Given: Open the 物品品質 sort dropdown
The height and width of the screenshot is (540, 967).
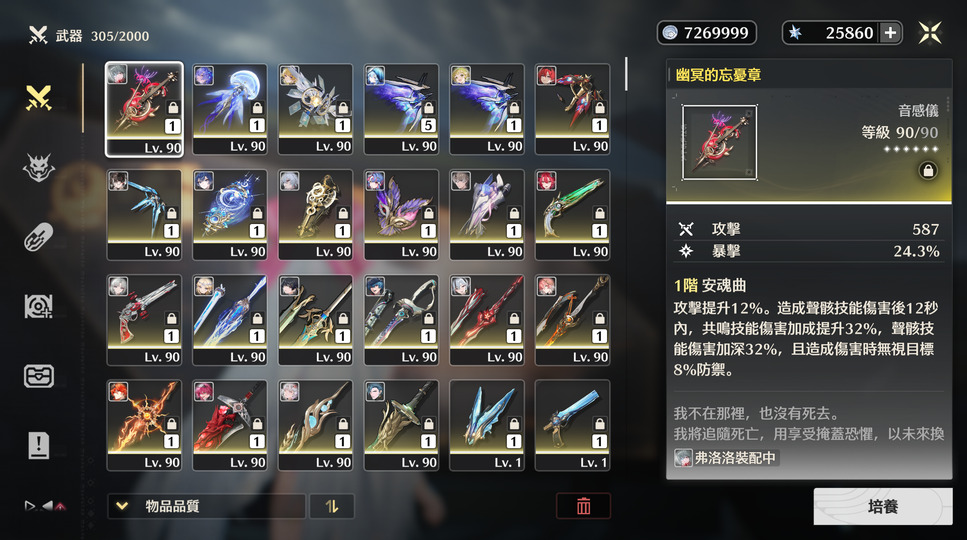Looking at the screenshot, I should (206, 506).
